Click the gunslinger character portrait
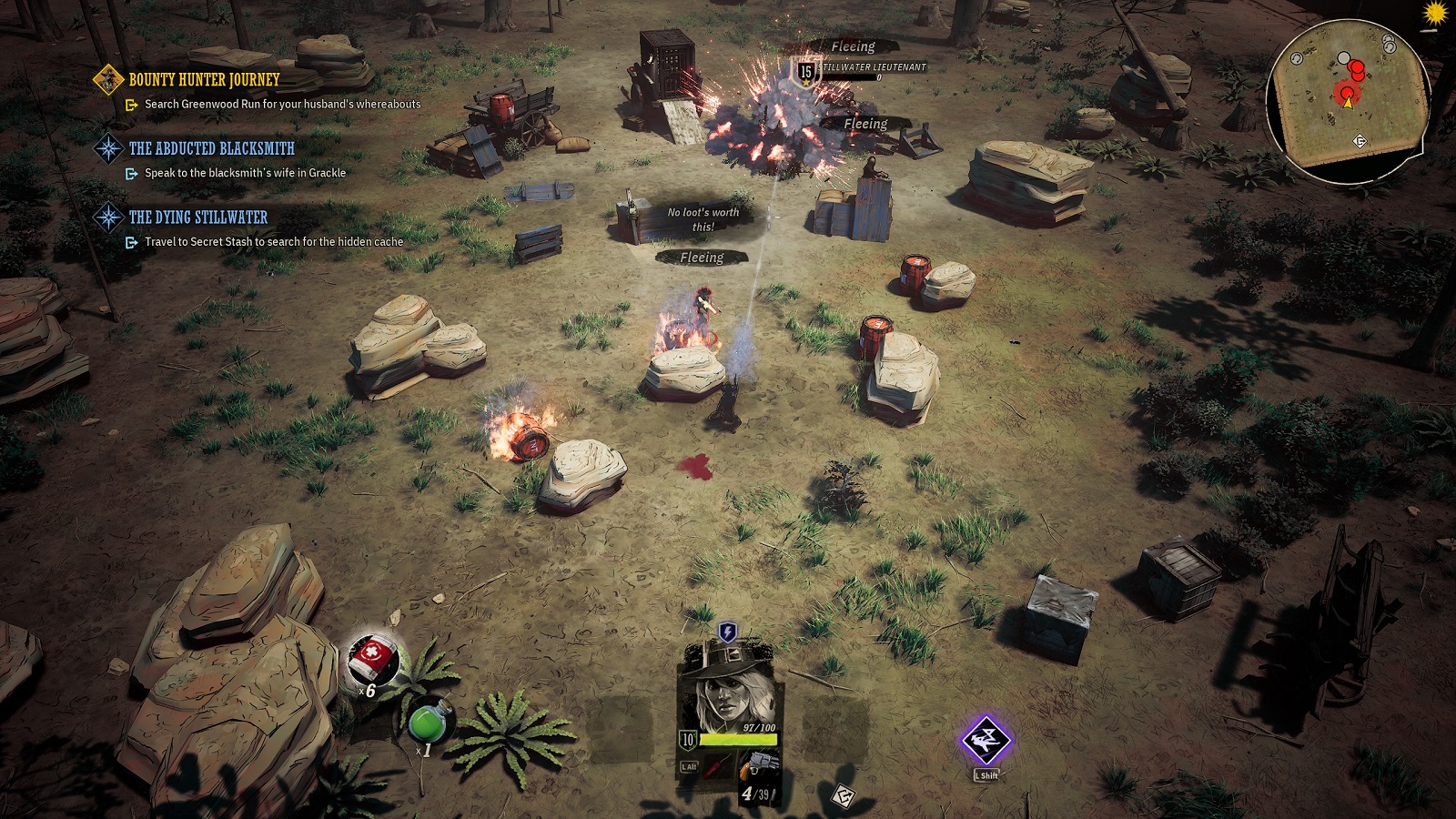This screenshot has height=819, width=1456. pyautogui.click(x=729, y=689)
